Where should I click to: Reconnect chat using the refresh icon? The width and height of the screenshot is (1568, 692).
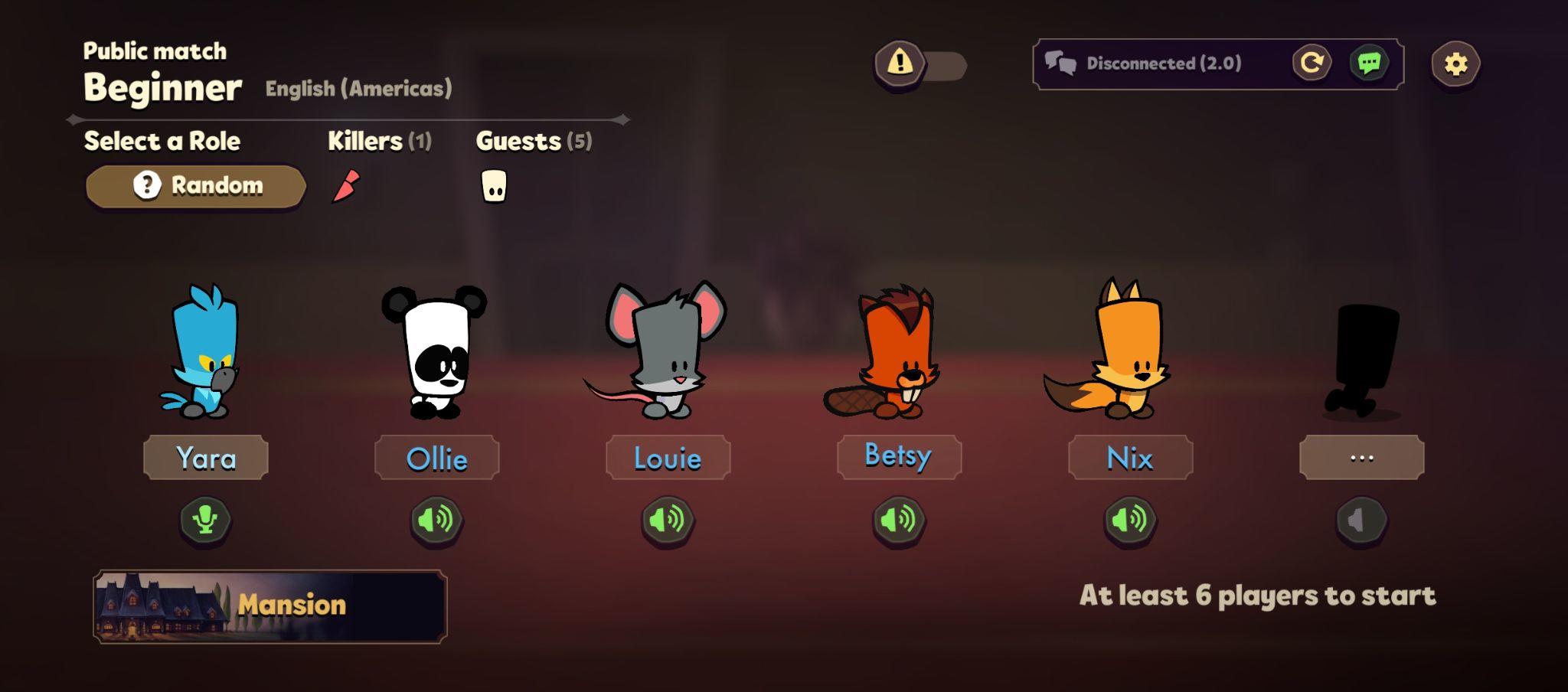1311,64
